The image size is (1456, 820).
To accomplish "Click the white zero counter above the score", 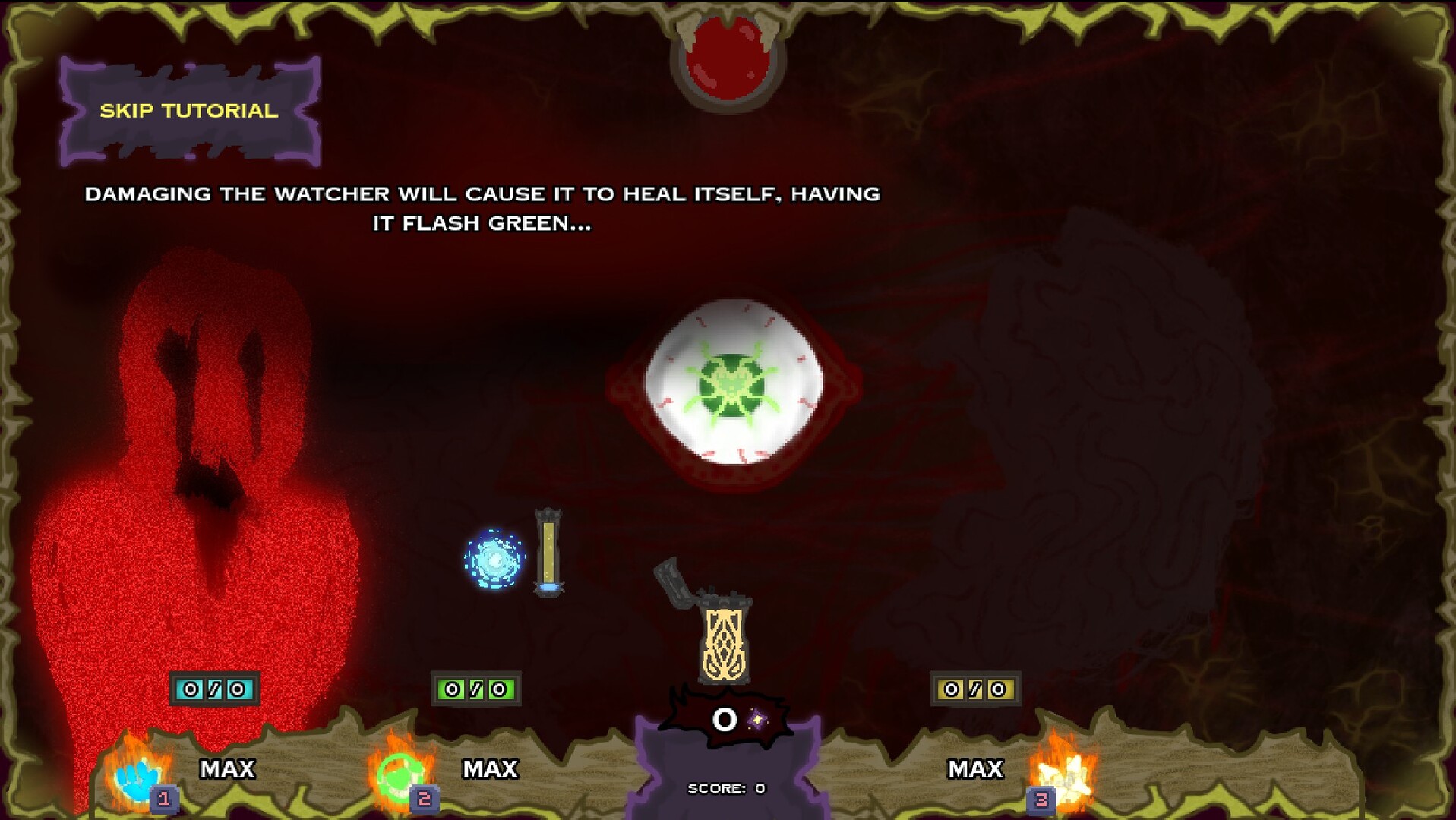I will 724,718.
